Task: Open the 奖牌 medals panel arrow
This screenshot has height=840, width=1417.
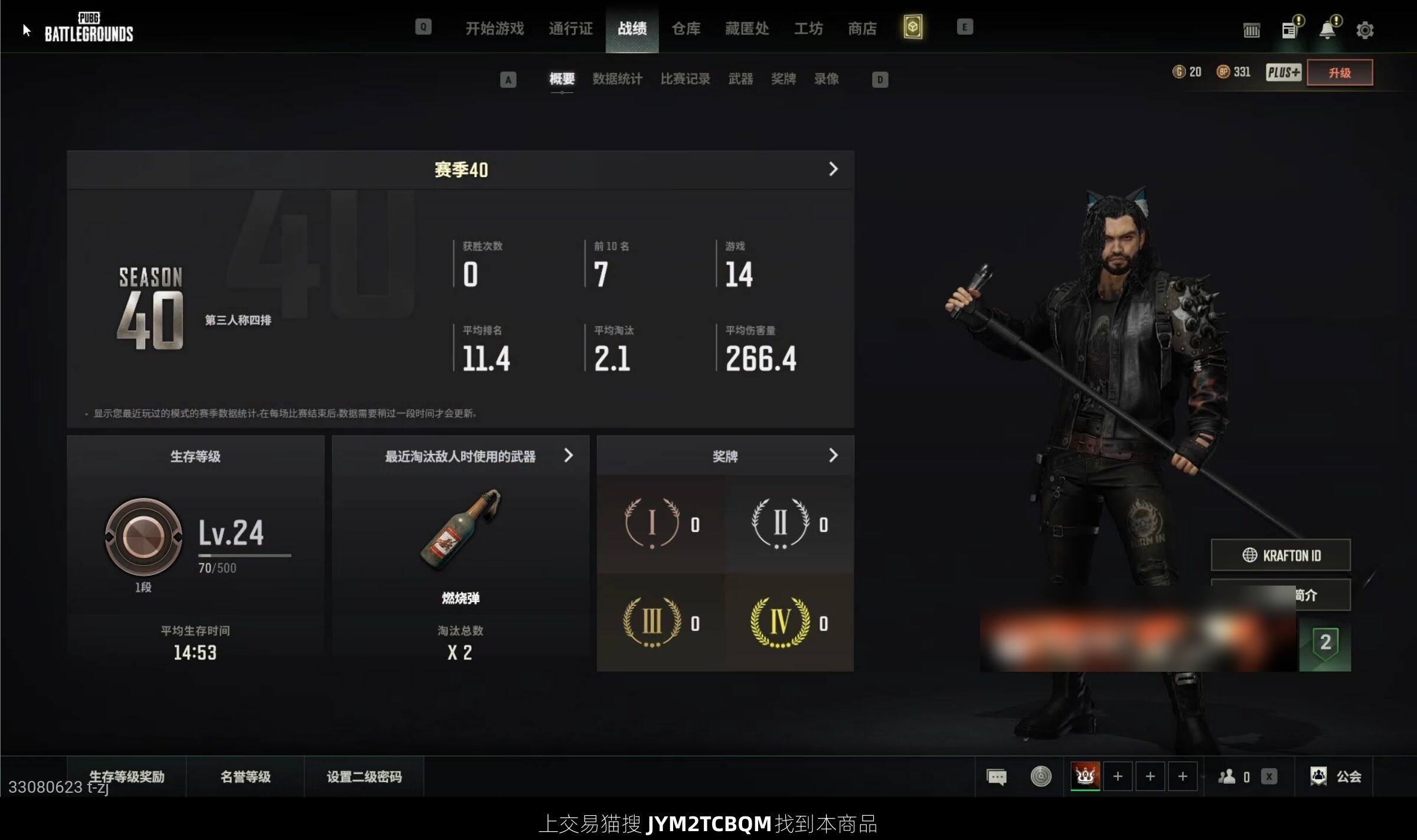Action: pos(833,456)
